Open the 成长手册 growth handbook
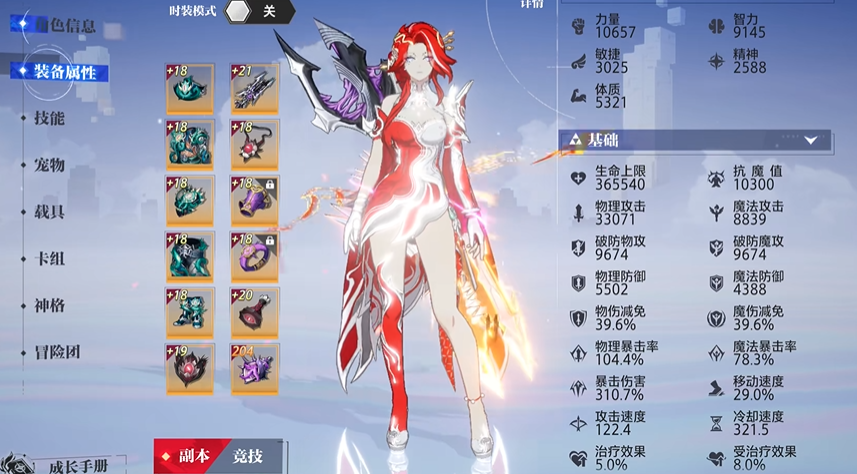Screen dimensions: 857x474 click(76, 465)
